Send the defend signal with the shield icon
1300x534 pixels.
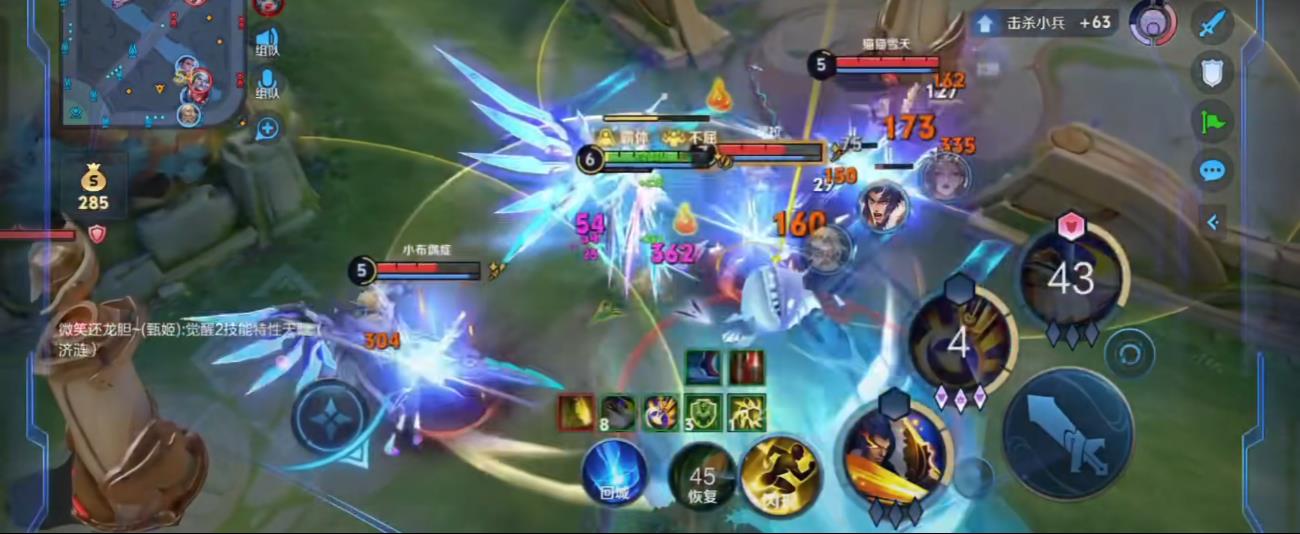(1213, 72)
